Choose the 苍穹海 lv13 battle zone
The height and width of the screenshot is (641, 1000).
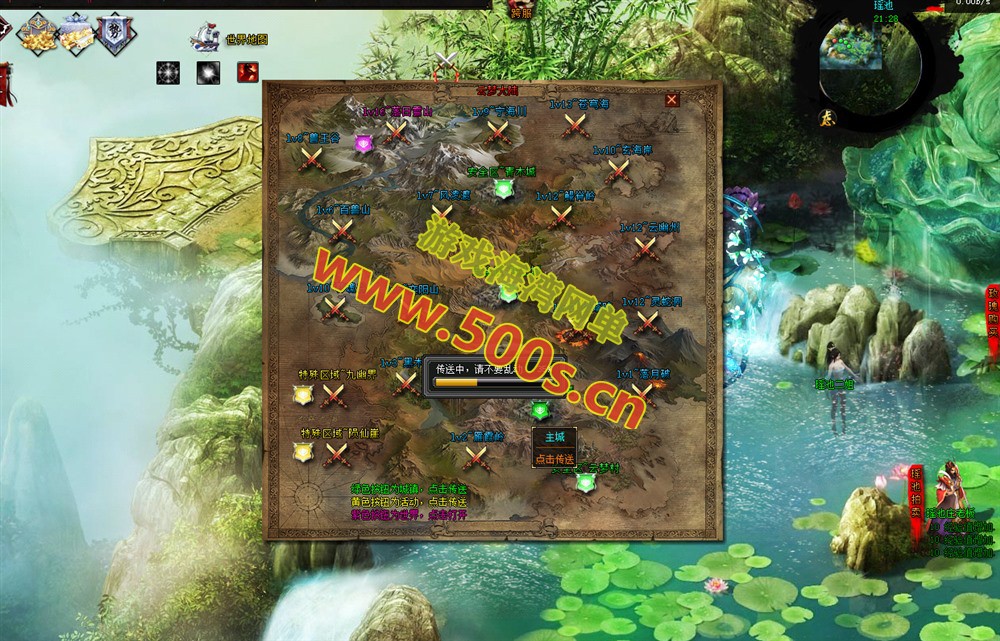574,125
